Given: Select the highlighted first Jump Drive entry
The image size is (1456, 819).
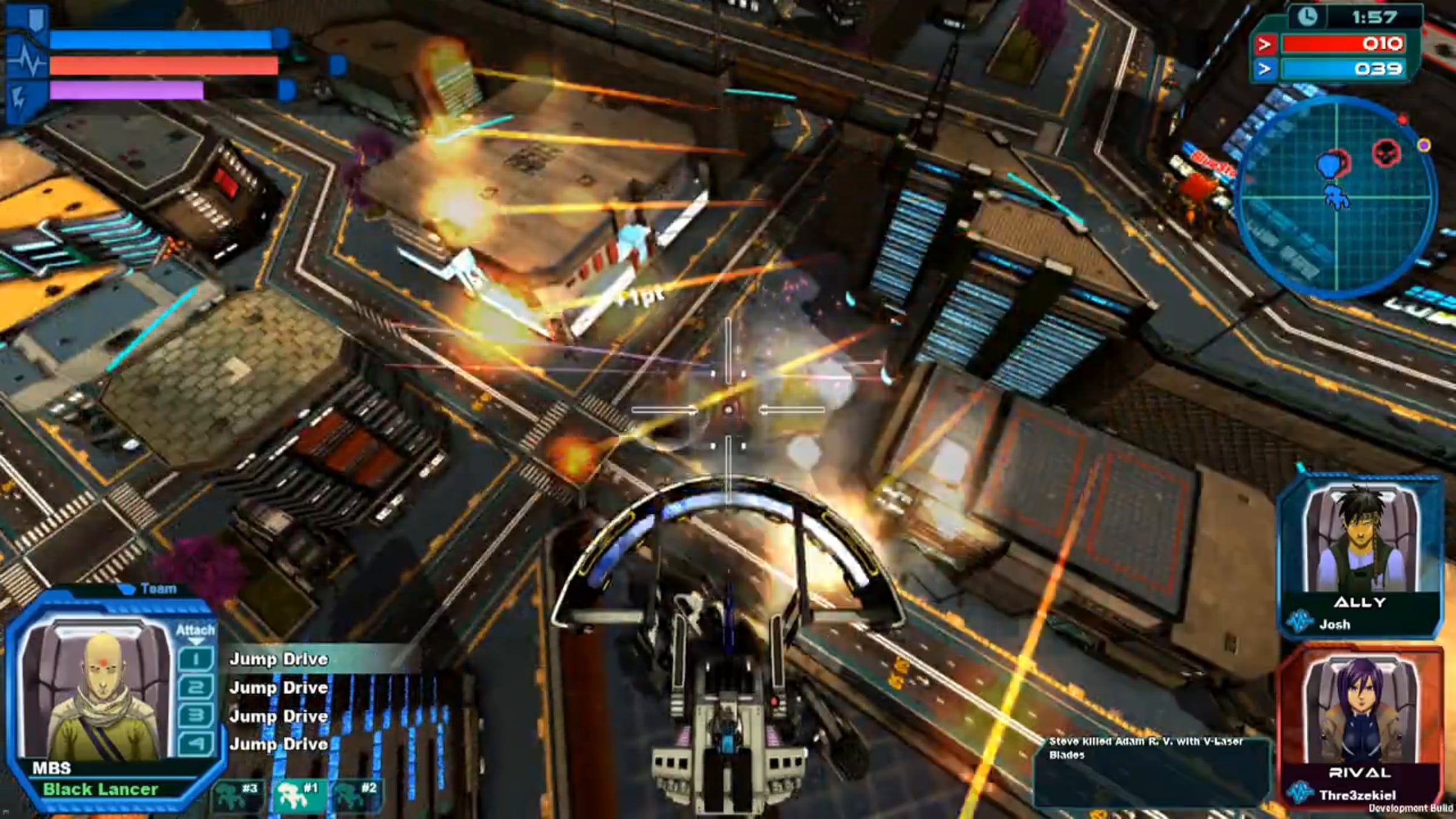Looking at the screenshot, I should point(278,659).
